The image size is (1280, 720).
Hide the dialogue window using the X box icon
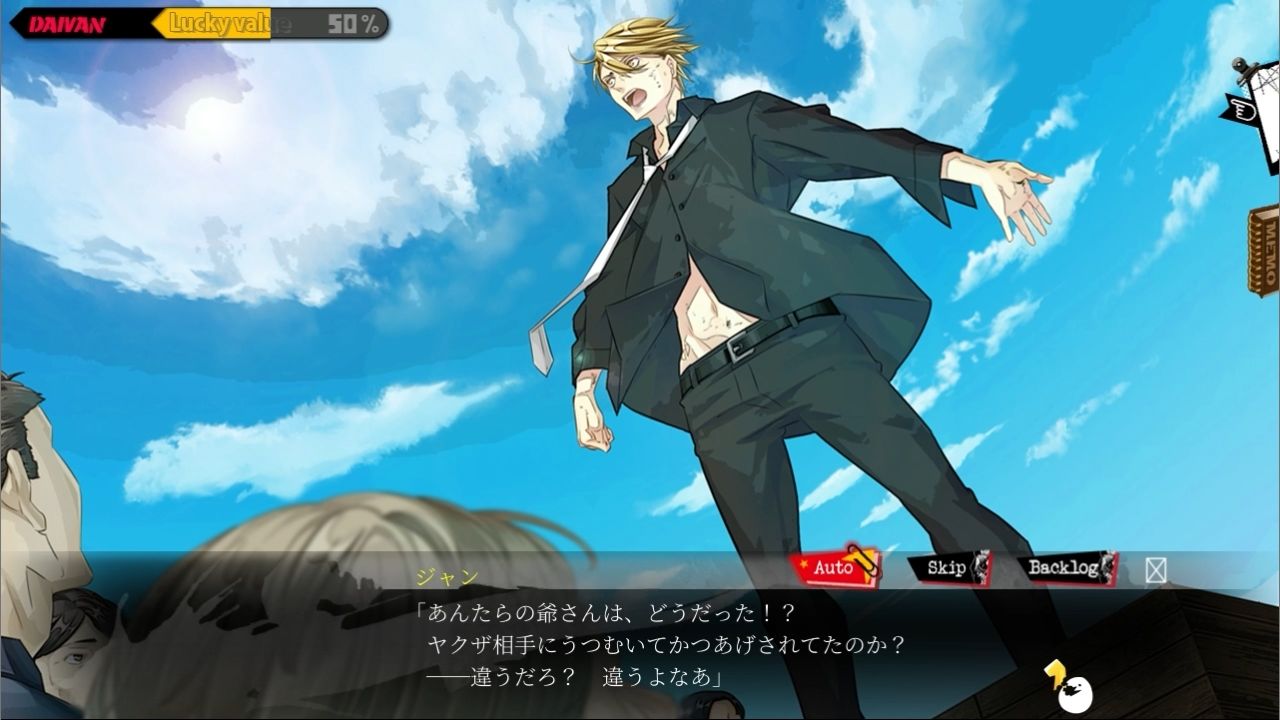click(1155, 570)
